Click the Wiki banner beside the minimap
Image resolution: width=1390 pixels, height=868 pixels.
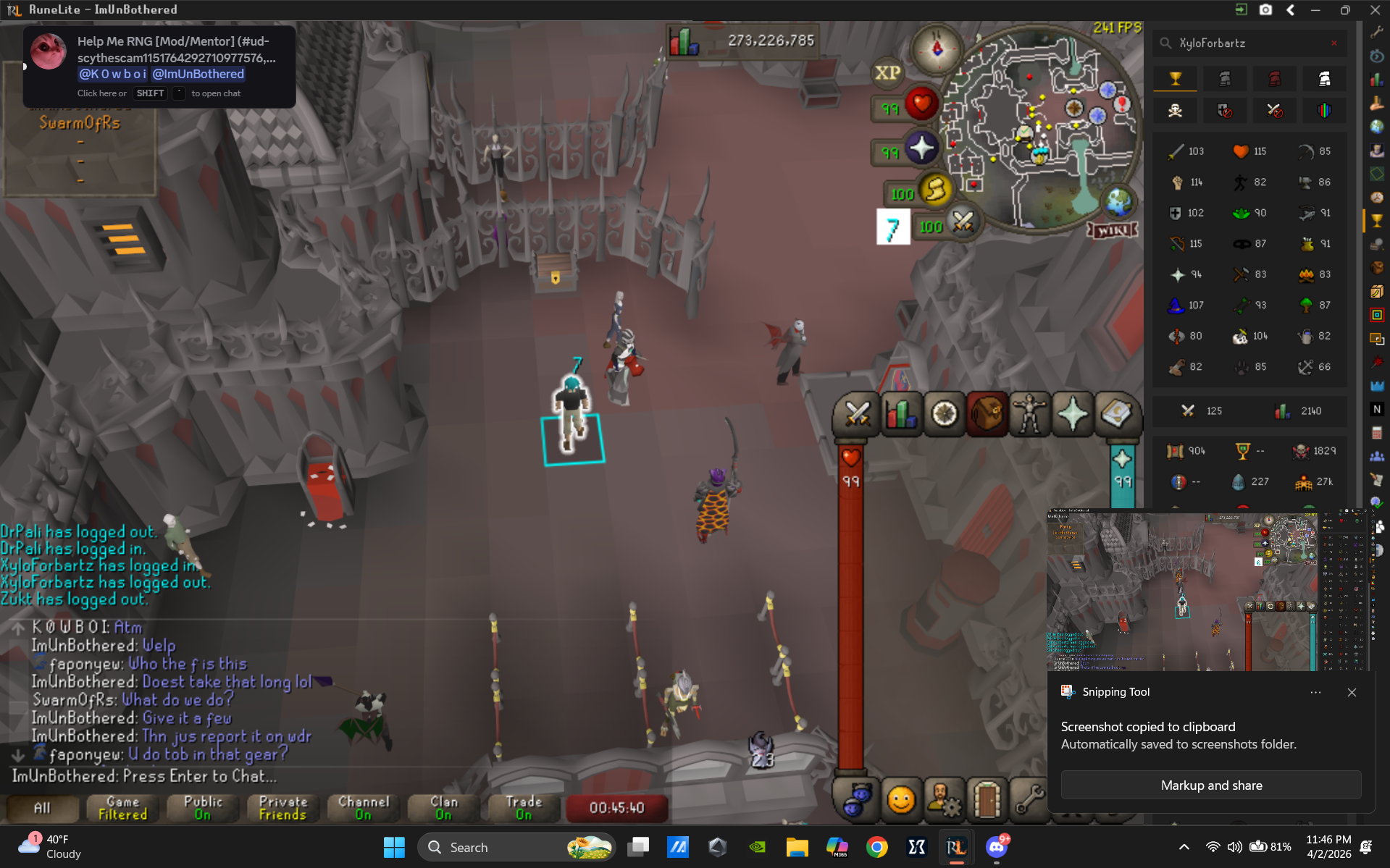(x=1113, y=229)
